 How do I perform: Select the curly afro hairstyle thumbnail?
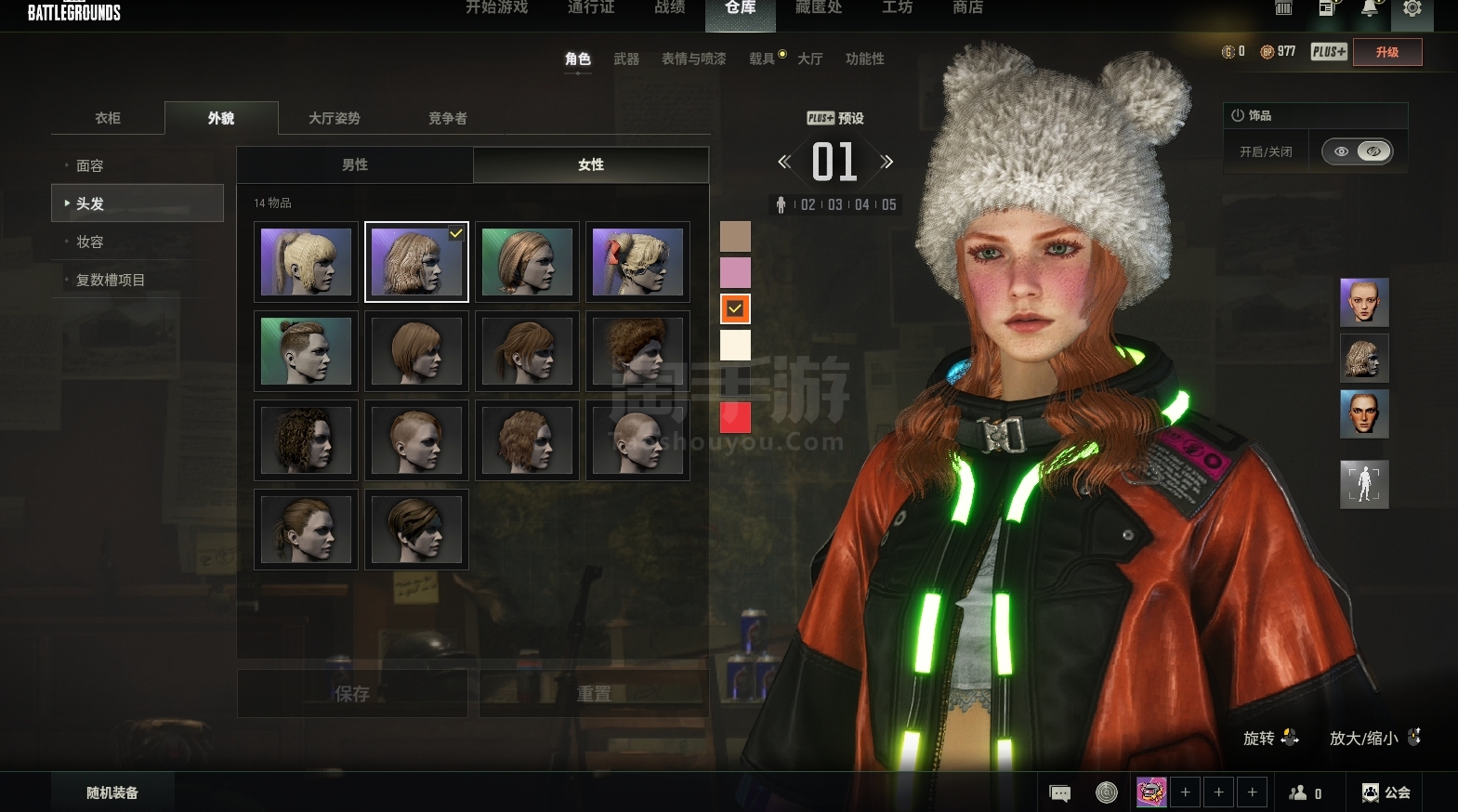tap(637, 351)
